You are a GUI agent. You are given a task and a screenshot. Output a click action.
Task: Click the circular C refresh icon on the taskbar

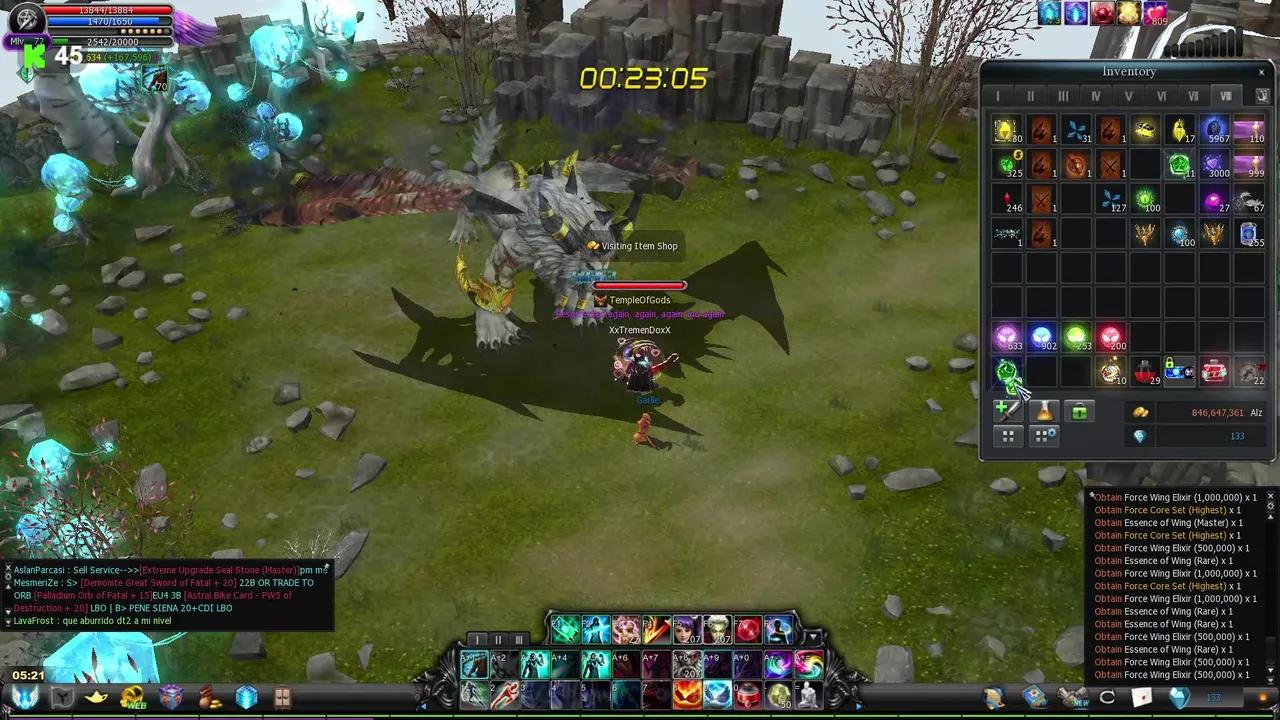1106,697
